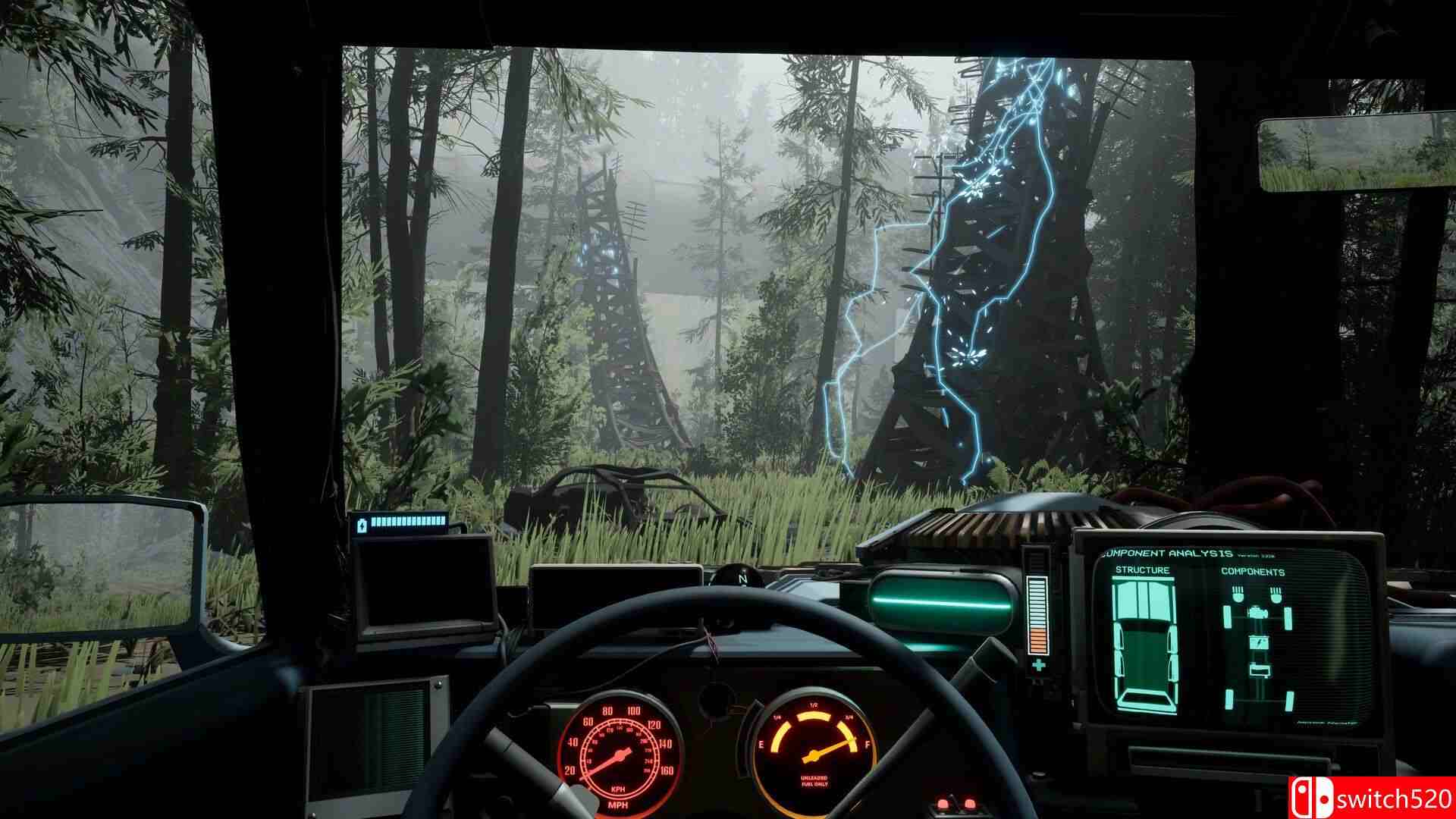Select the engine icon on the Components screen
The width and height of the screenshot is (1456, 819).
pos(1257,612)
